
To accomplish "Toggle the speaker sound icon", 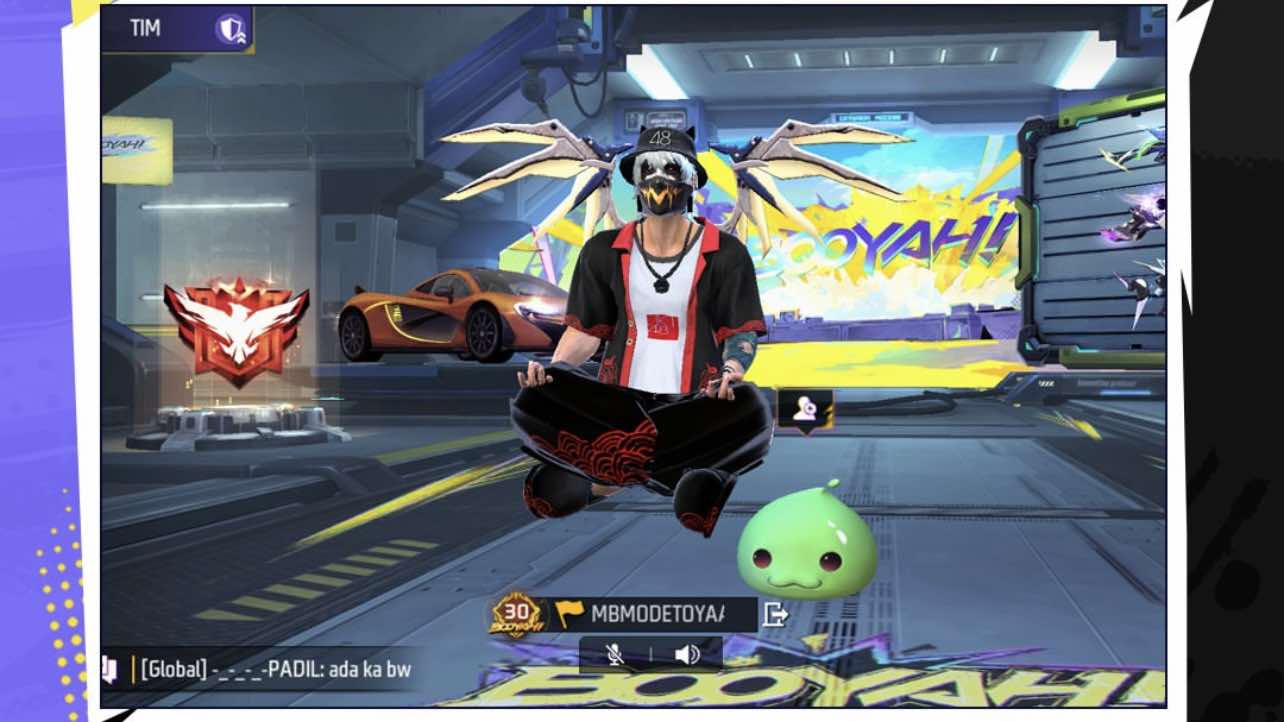I will tap(687, 654).
